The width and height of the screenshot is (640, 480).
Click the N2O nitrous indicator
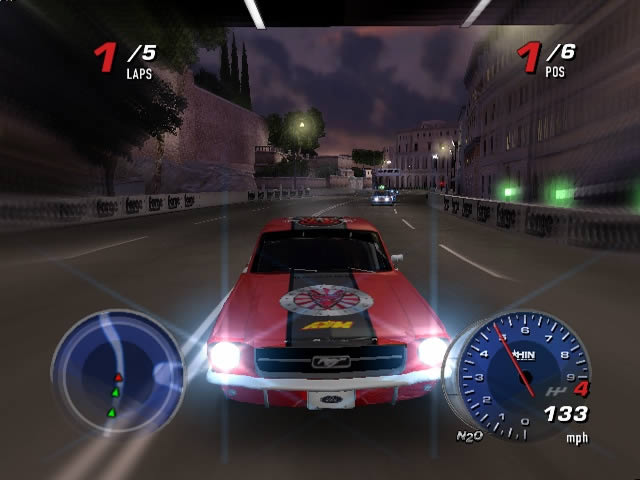tap(468, 436)
